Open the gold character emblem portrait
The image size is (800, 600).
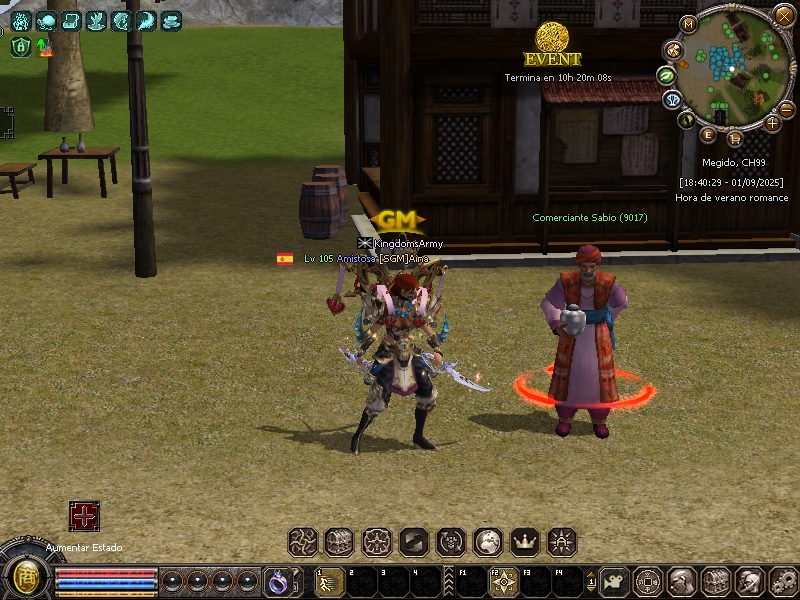point(24,577)
